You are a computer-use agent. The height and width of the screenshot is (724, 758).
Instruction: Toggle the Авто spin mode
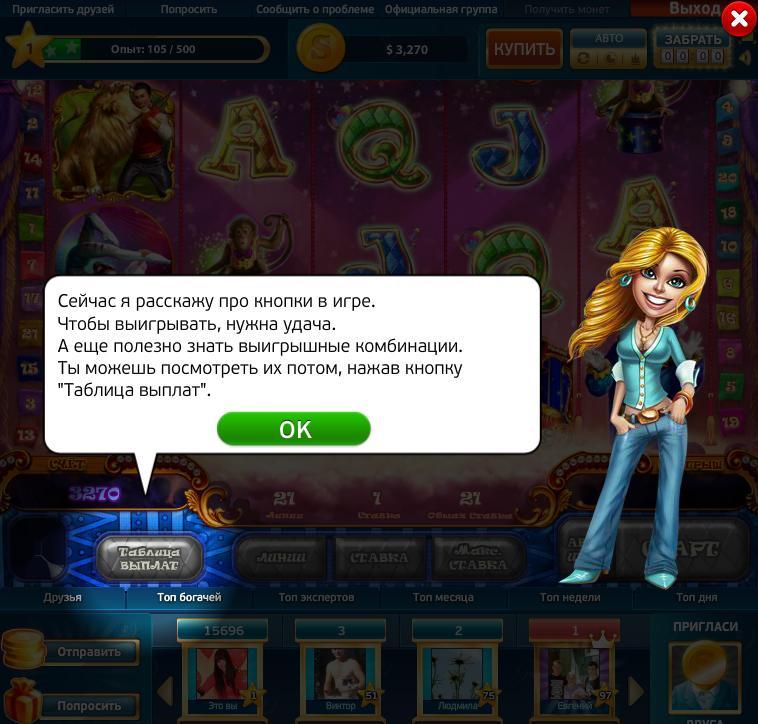click(x=608, y=48)
